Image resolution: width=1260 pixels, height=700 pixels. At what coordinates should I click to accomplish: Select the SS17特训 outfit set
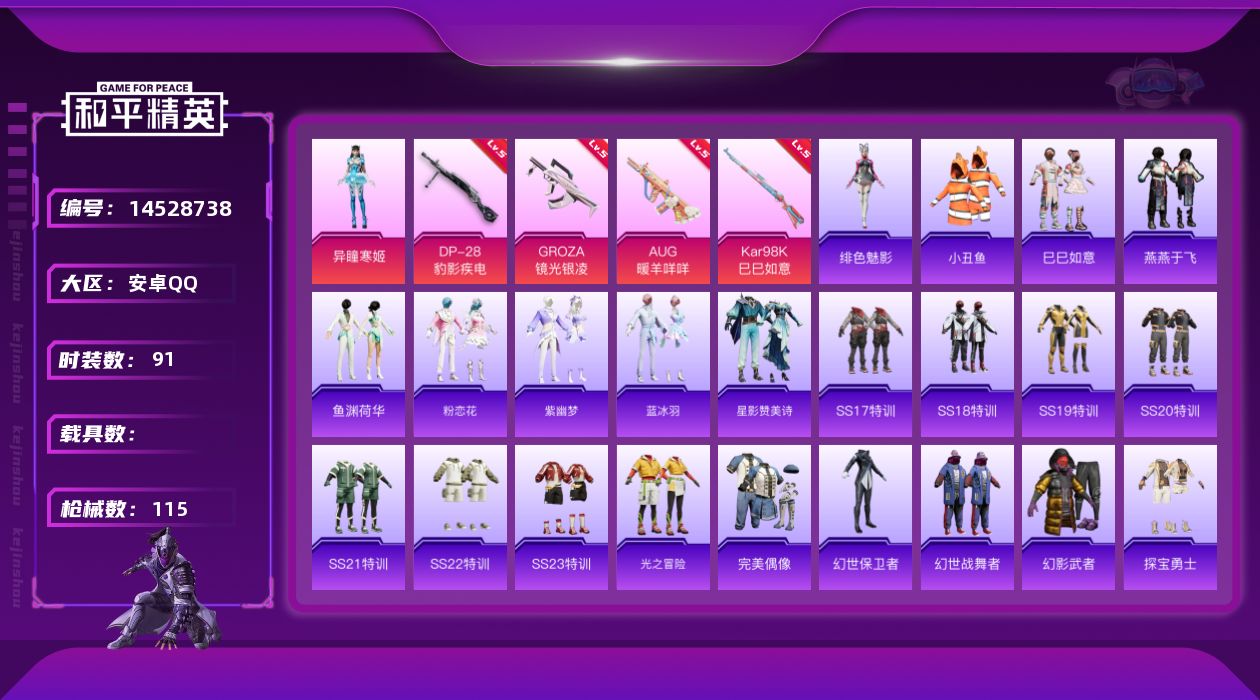[865, 364]
